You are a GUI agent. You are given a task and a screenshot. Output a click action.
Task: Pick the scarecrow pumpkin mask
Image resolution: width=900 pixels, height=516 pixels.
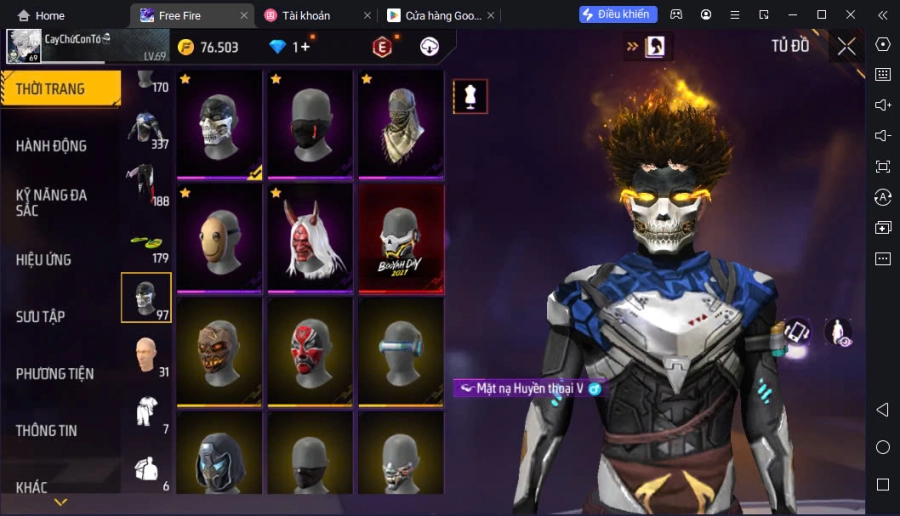218,351
